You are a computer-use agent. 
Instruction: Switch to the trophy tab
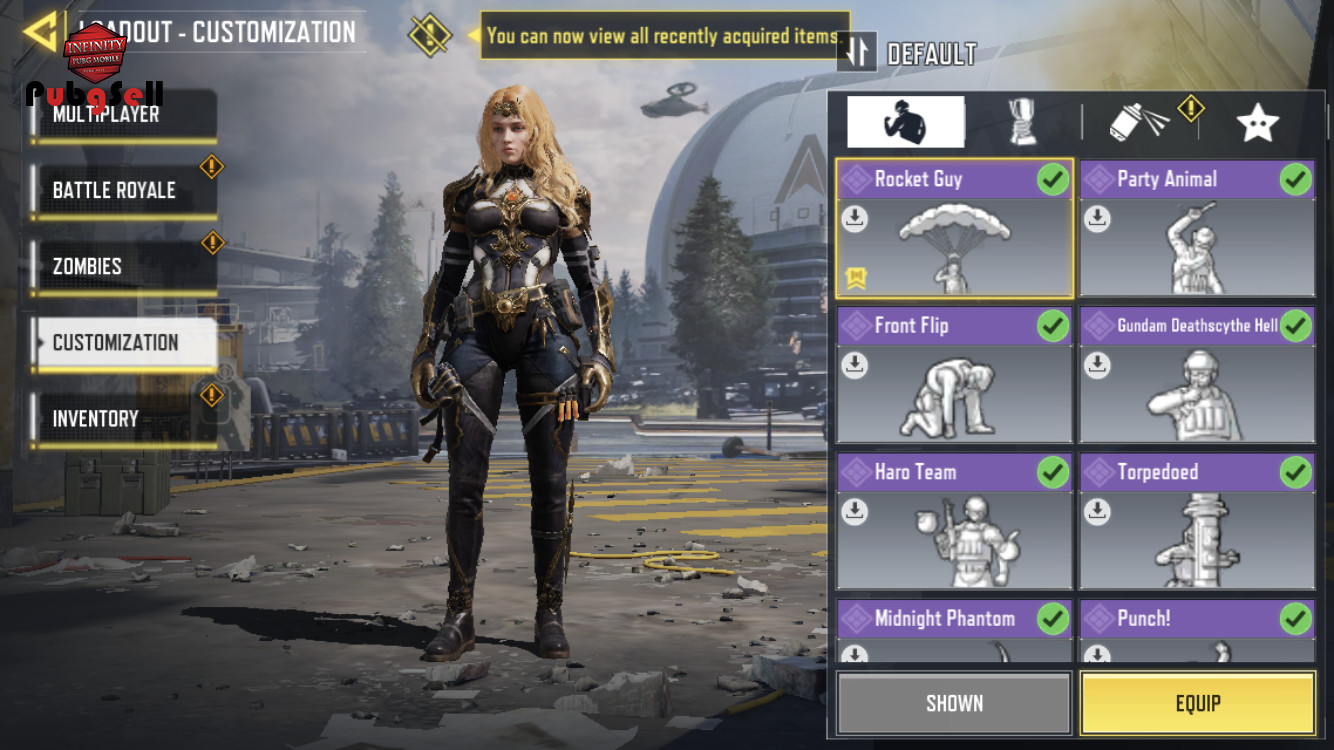pos(1022,123)
